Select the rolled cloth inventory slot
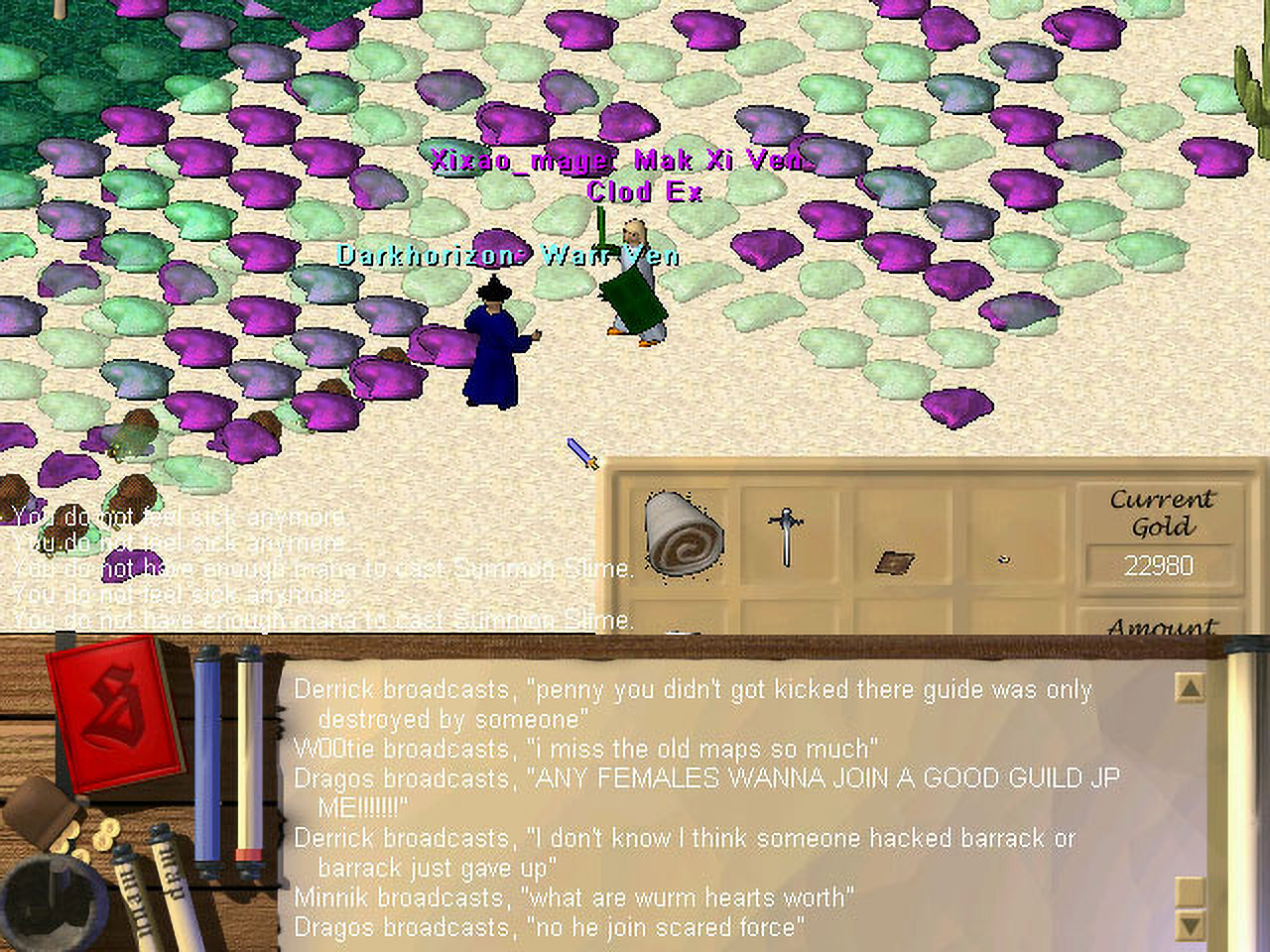The width and height of the screenshot is (1270, 952). pos(684,533)
